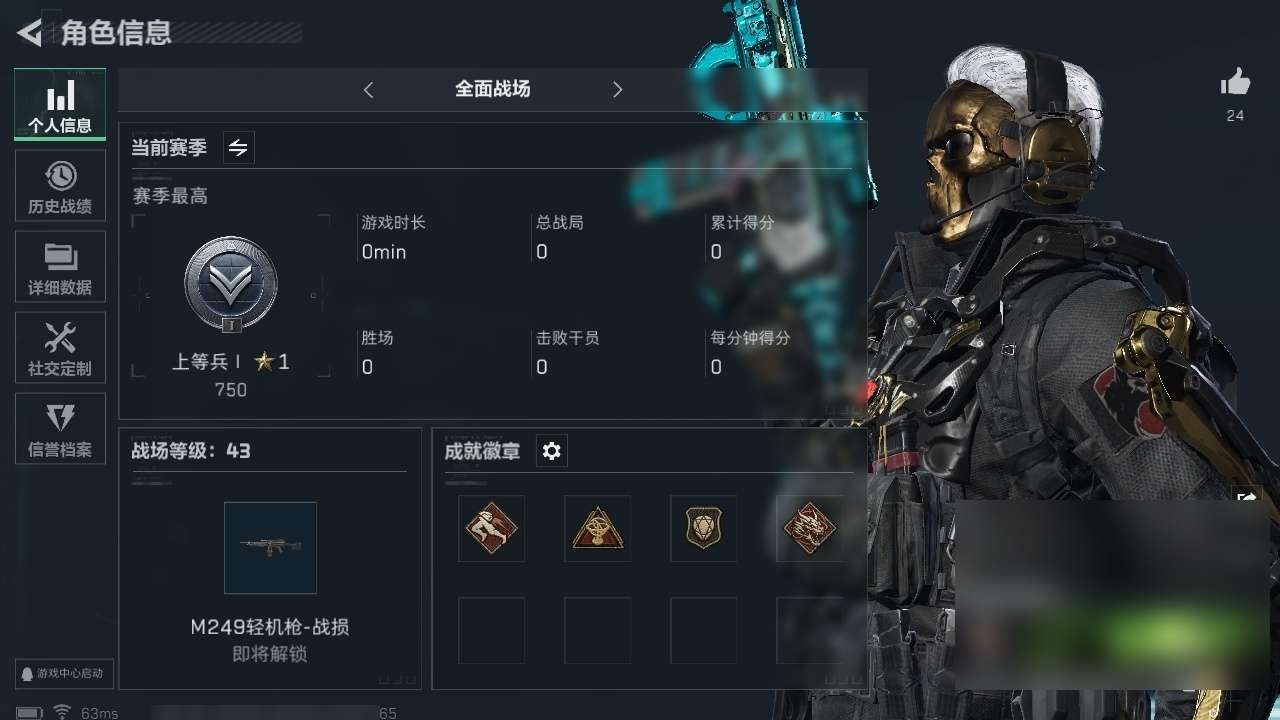Select the running soldier achievement badge
Screen dimensions: 1280x720
point(491,528)
